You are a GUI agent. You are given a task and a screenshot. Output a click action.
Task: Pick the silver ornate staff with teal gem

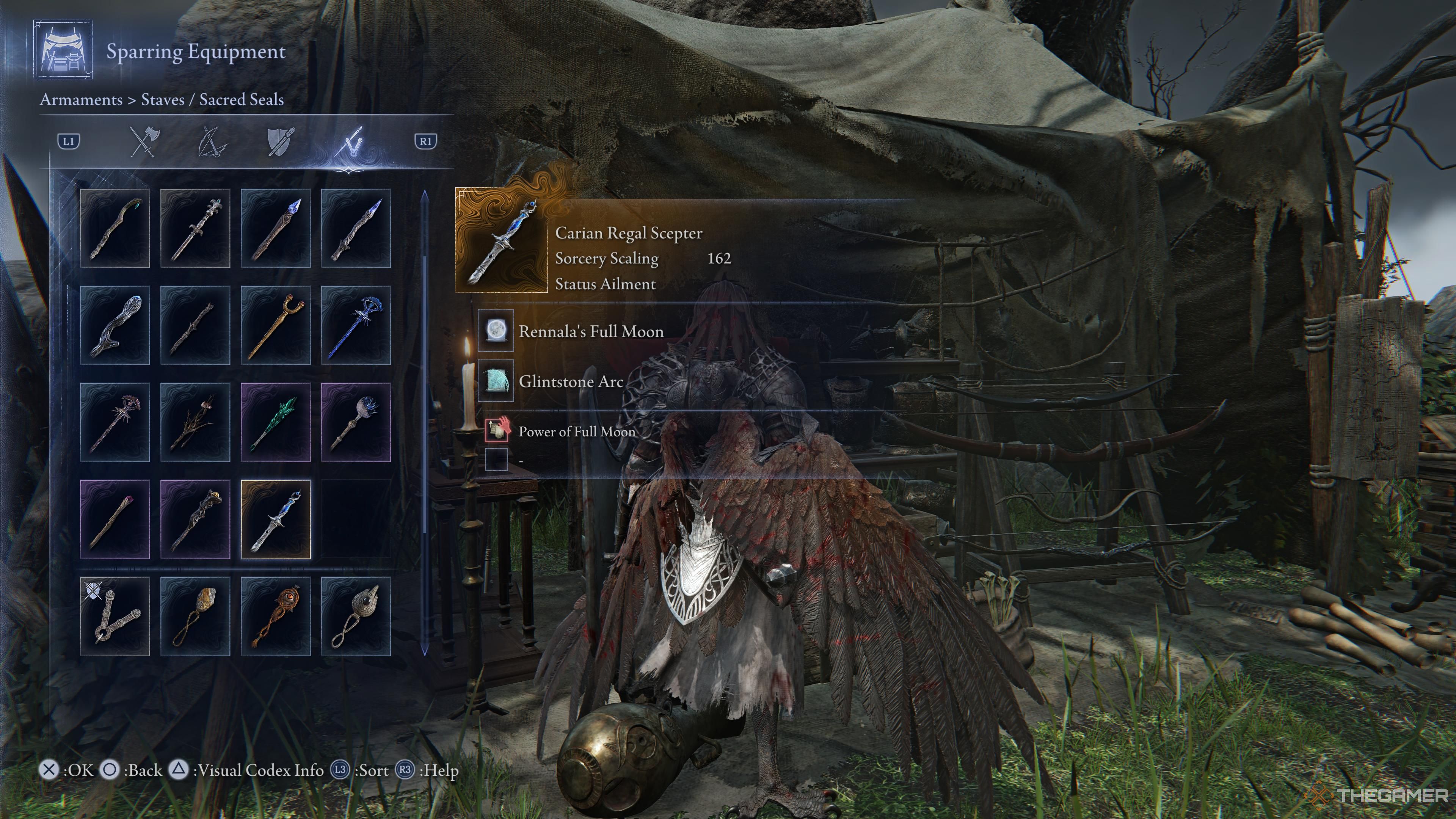(195, 228)
